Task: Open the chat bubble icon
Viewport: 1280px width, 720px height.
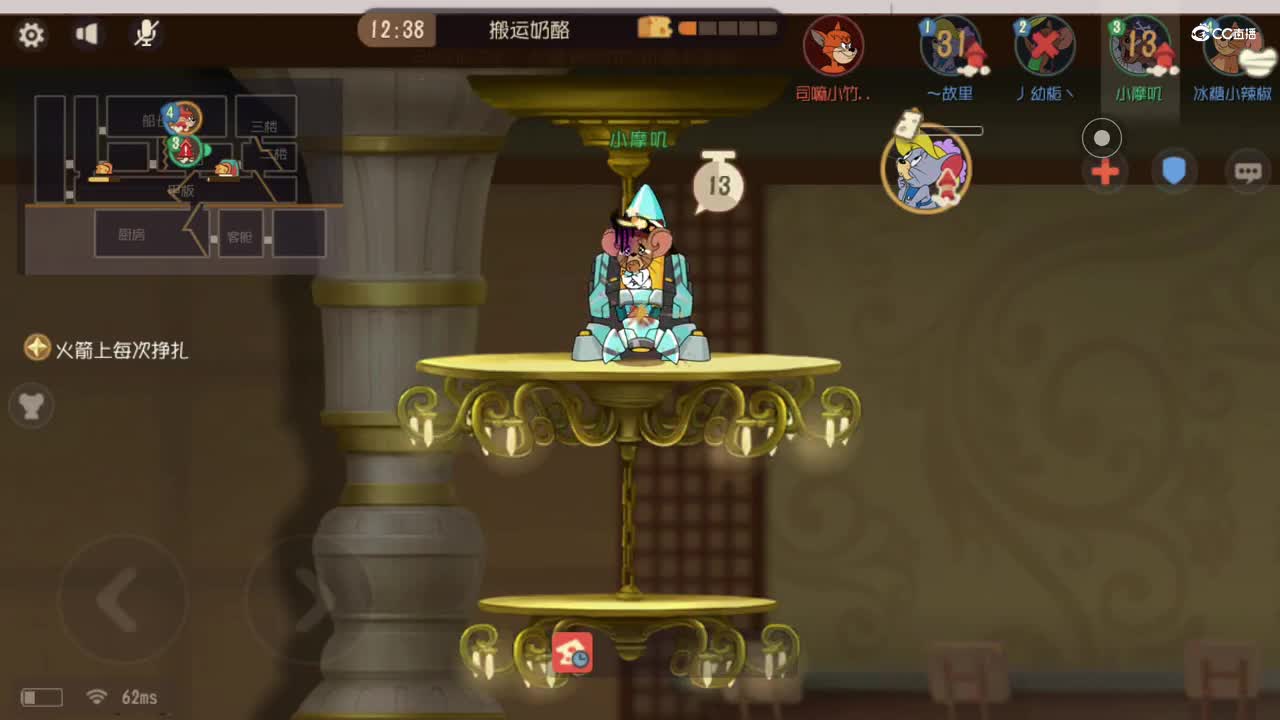Action: point(1247,172)
